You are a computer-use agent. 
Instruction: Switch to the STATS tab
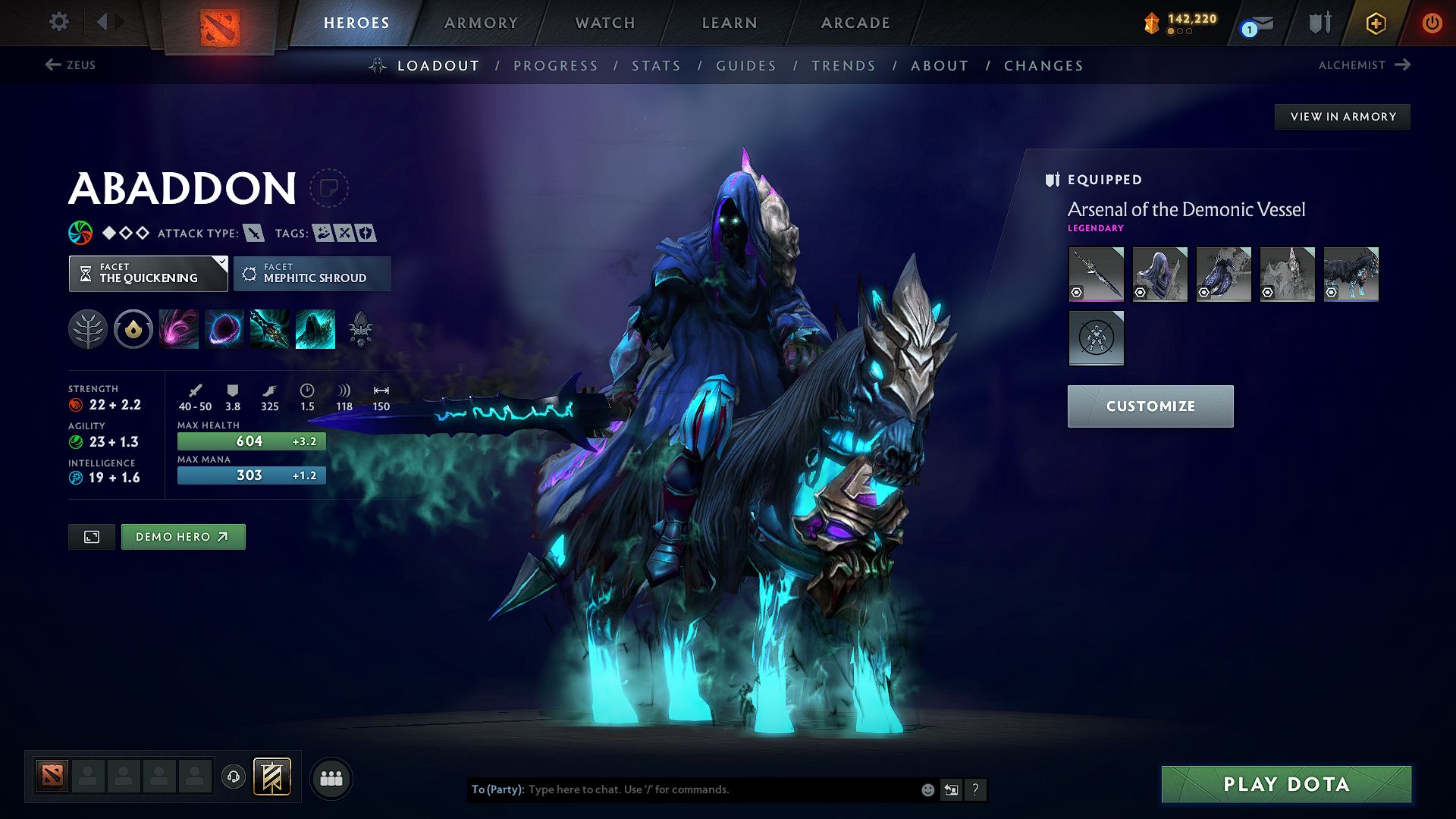click(x=657, y=66)
